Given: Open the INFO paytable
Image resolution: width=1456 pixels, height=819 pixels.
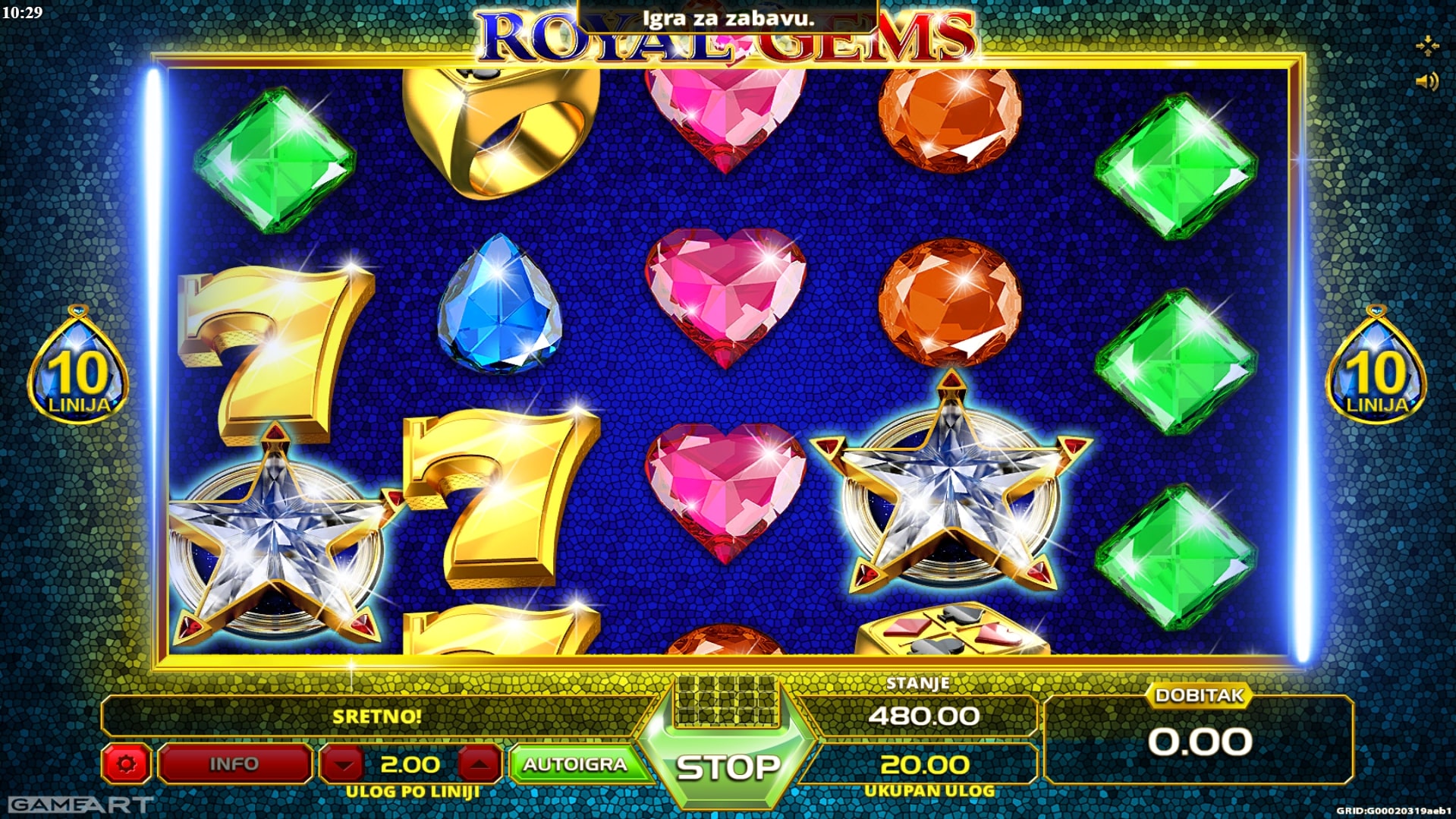Looking at the screenshot, I should tap(234, 764).
